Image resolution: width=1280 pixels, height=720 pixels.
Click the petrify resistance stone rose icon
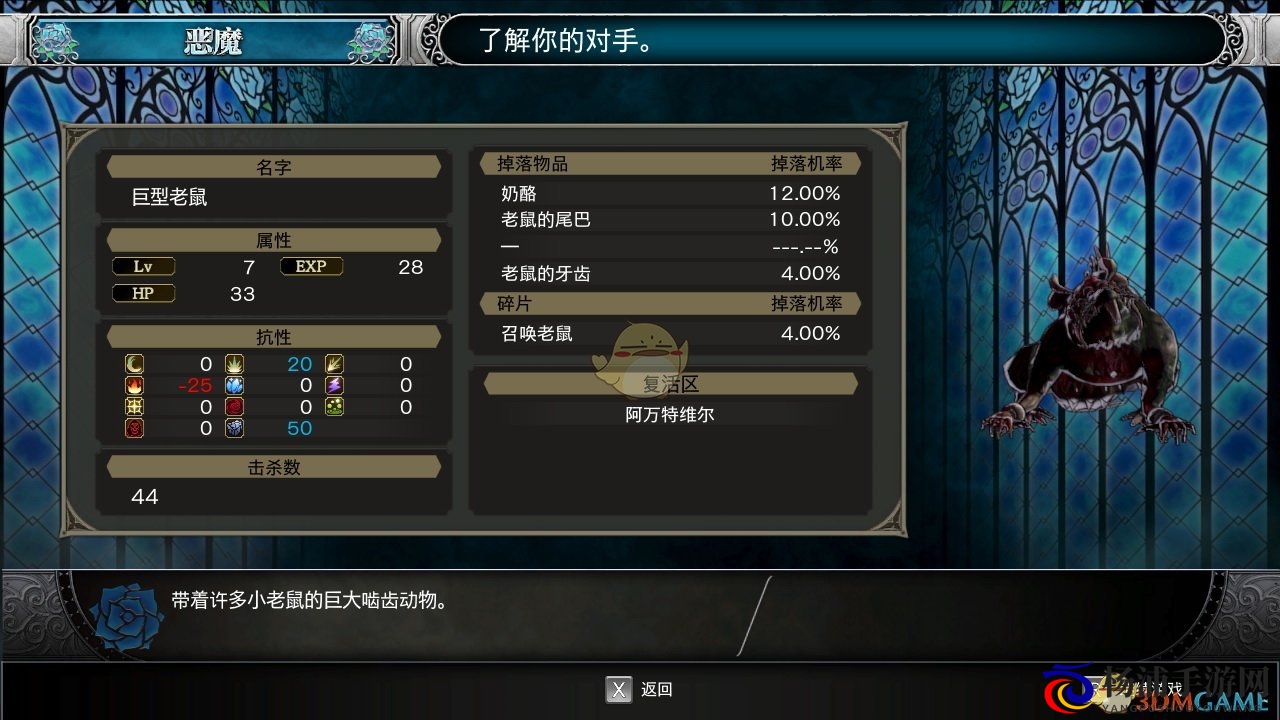234,428
